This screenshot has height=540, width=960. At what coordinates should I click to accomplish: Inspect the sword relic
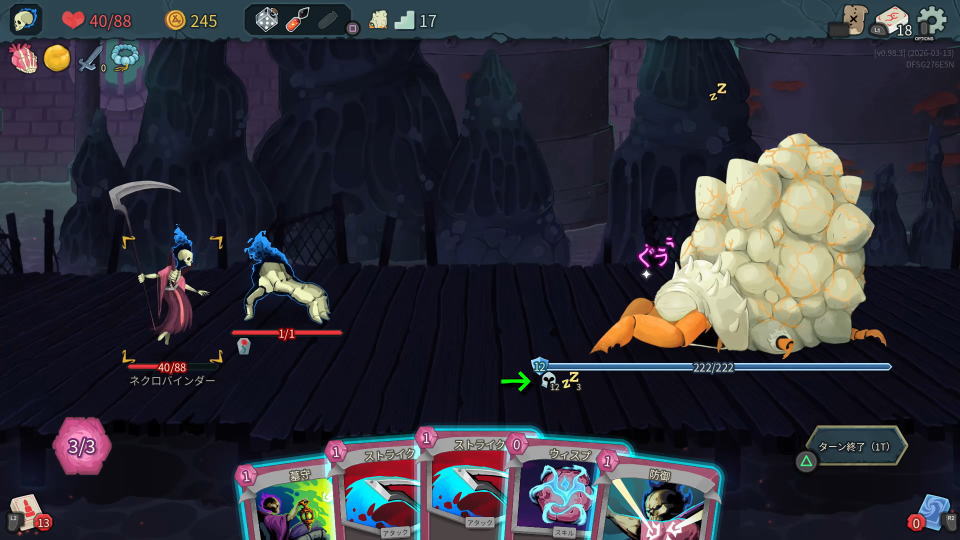click(91, 58)
